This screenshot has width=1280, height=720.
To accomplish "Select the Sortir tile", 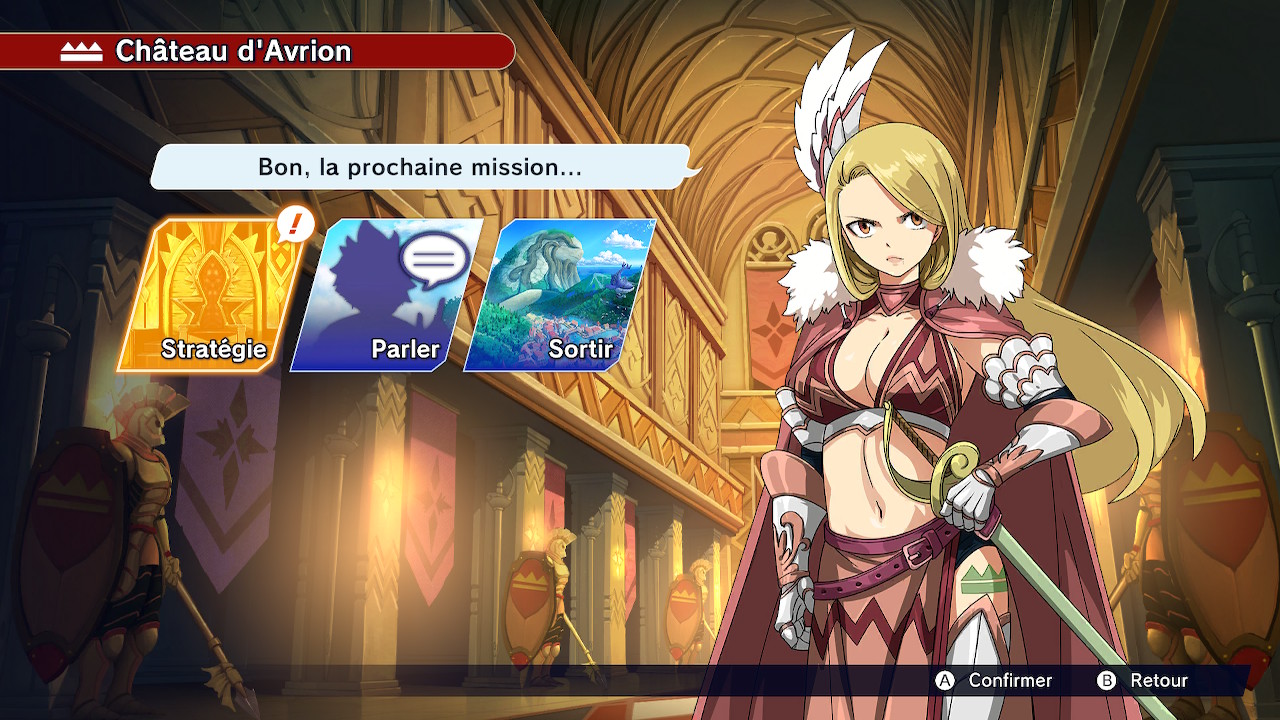I will click(x=562, y=296).
